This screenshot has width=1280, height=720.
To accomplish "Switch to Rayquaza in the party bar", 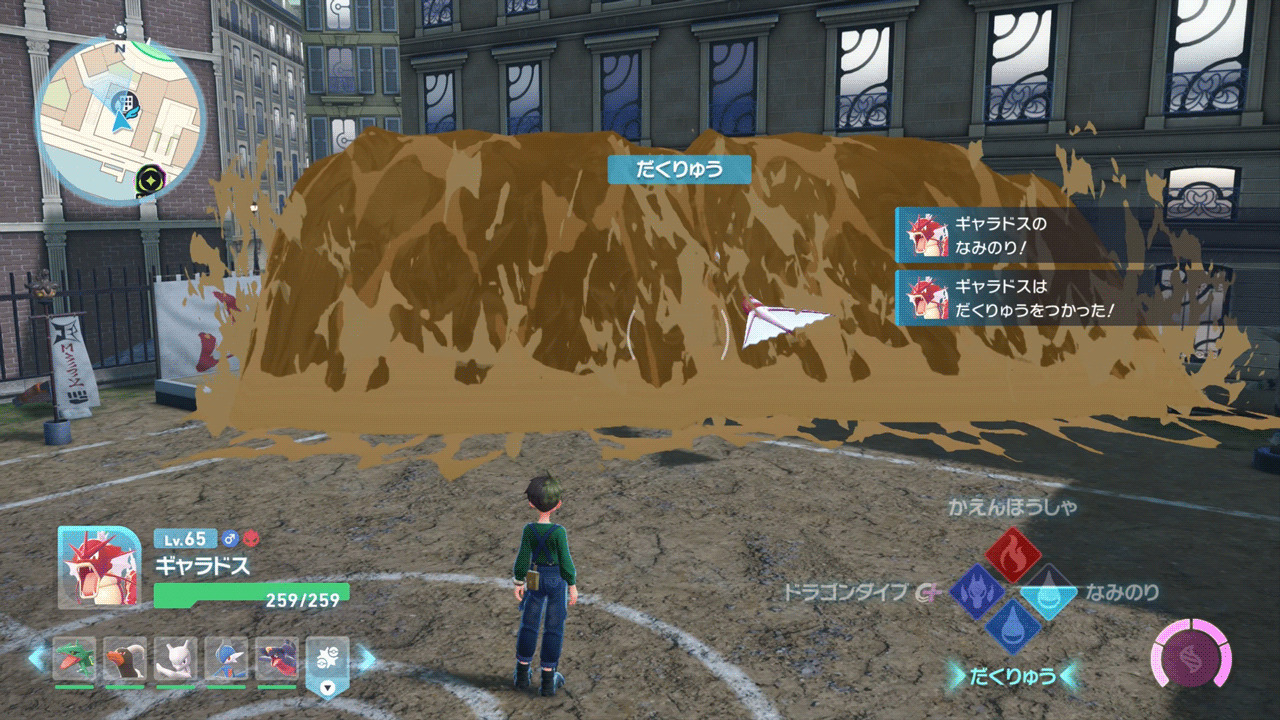I will (x=75, y=660).
